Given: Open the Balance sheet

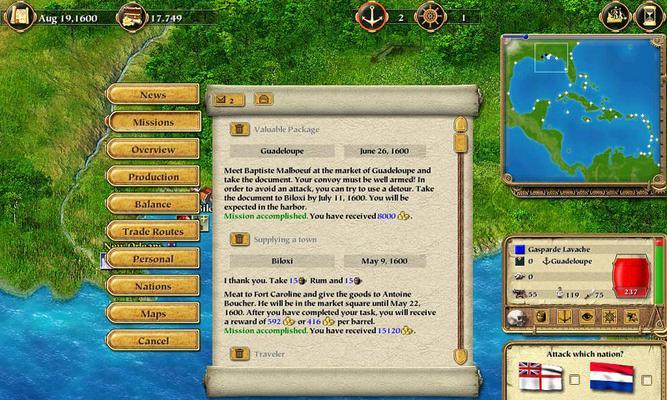Looking at the screenshot, I should [x=152, y=204].
